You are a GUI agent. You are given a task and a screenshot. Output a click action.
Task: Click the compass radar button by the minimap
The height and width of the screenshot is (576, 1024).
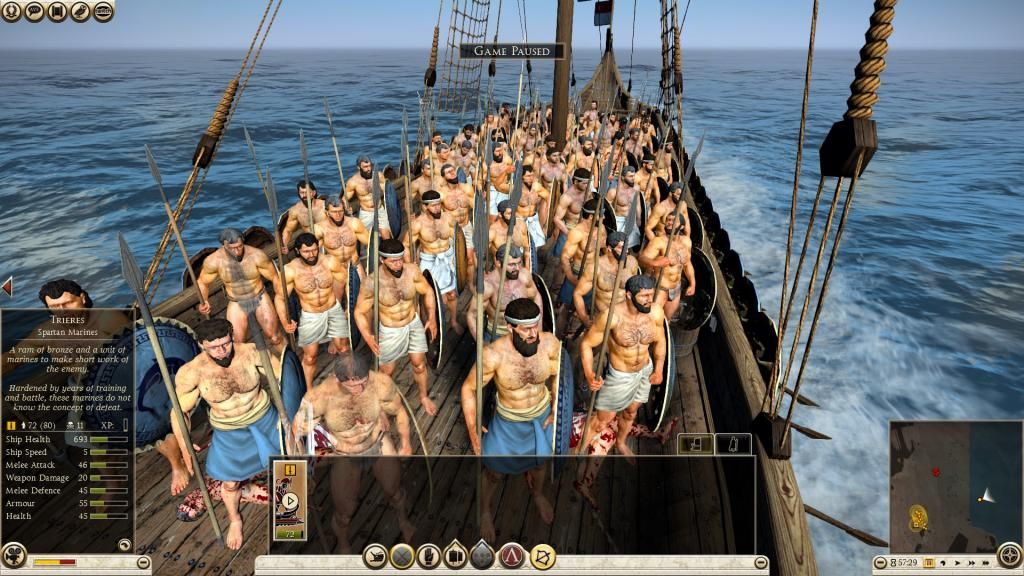(1009, 556)
